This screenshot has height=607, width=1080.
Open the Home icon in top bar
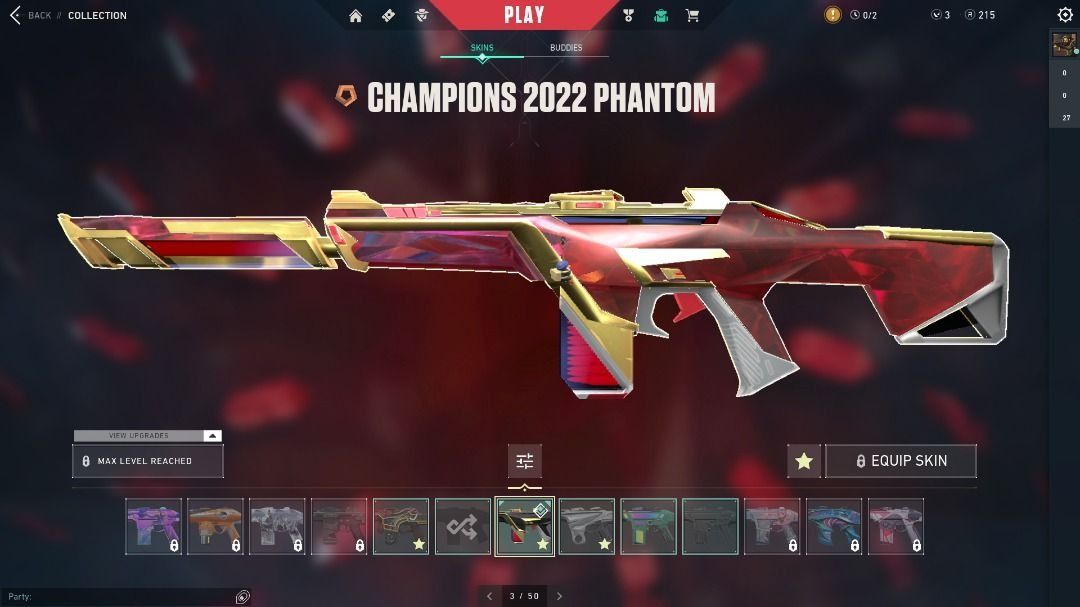(x=355, y=15)
